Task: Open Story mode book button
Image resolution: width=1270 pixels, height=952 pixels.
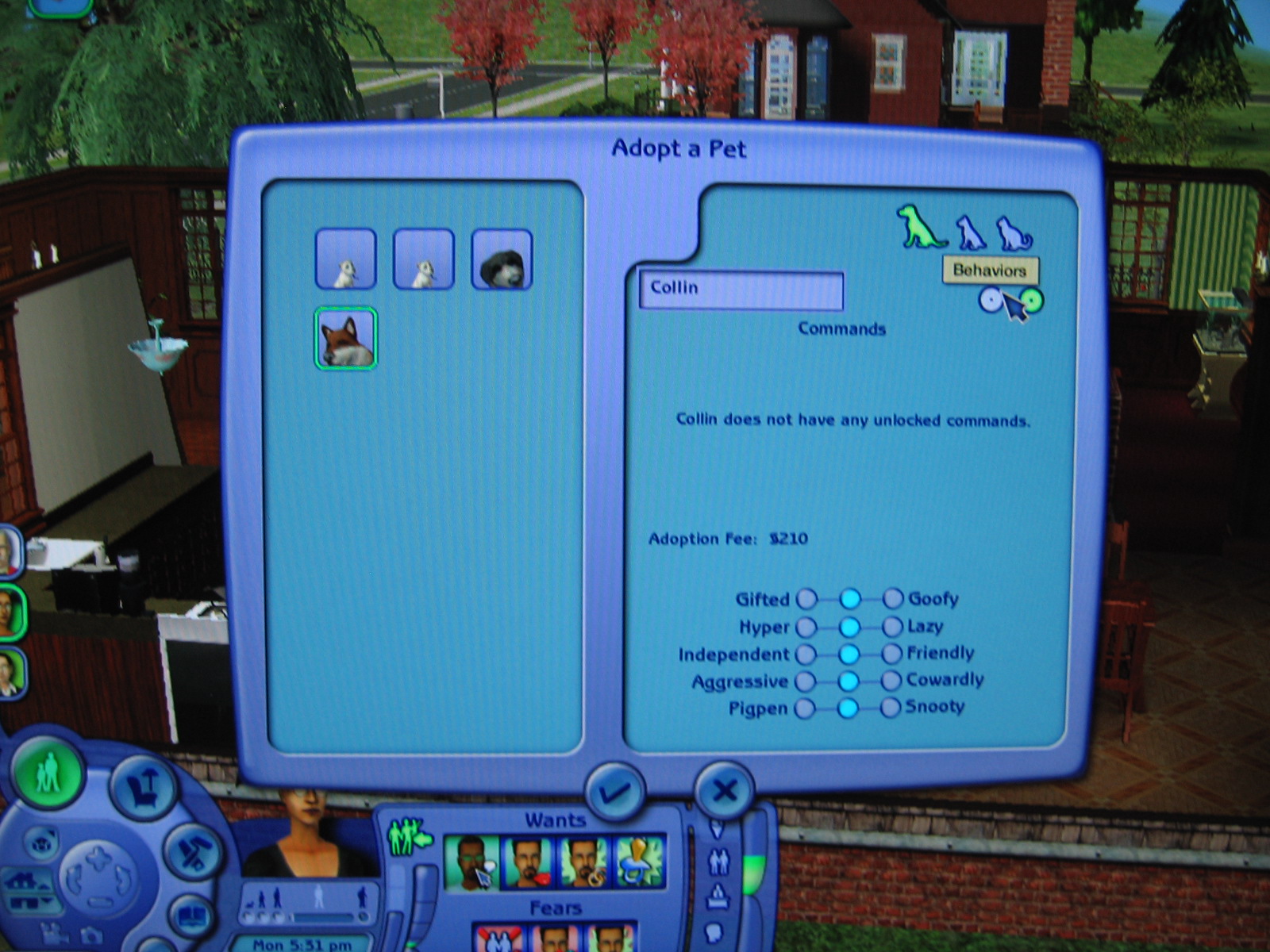Action: [190, 917]
